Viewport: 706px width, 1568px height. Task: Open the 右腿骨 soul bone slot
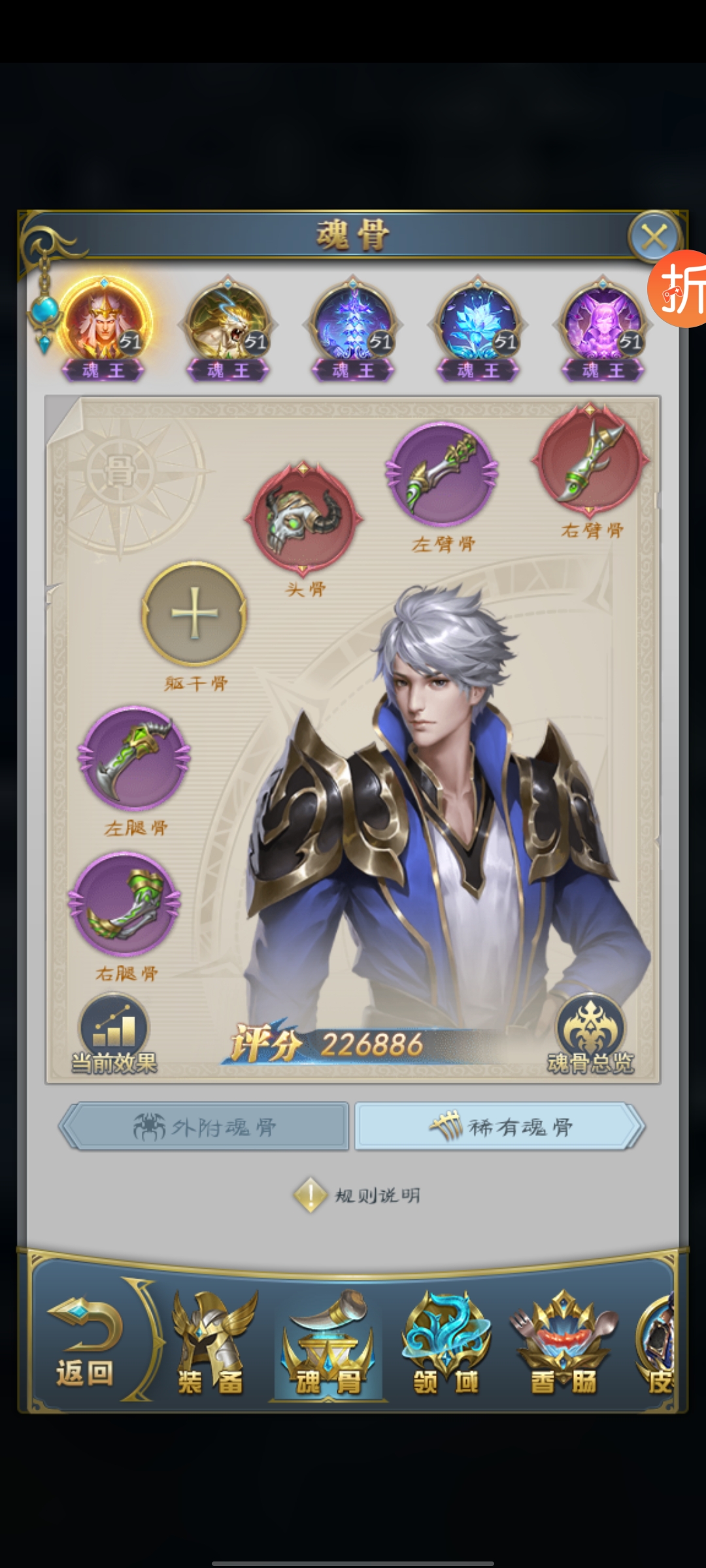pyautogui.click(x=125, y=905)
